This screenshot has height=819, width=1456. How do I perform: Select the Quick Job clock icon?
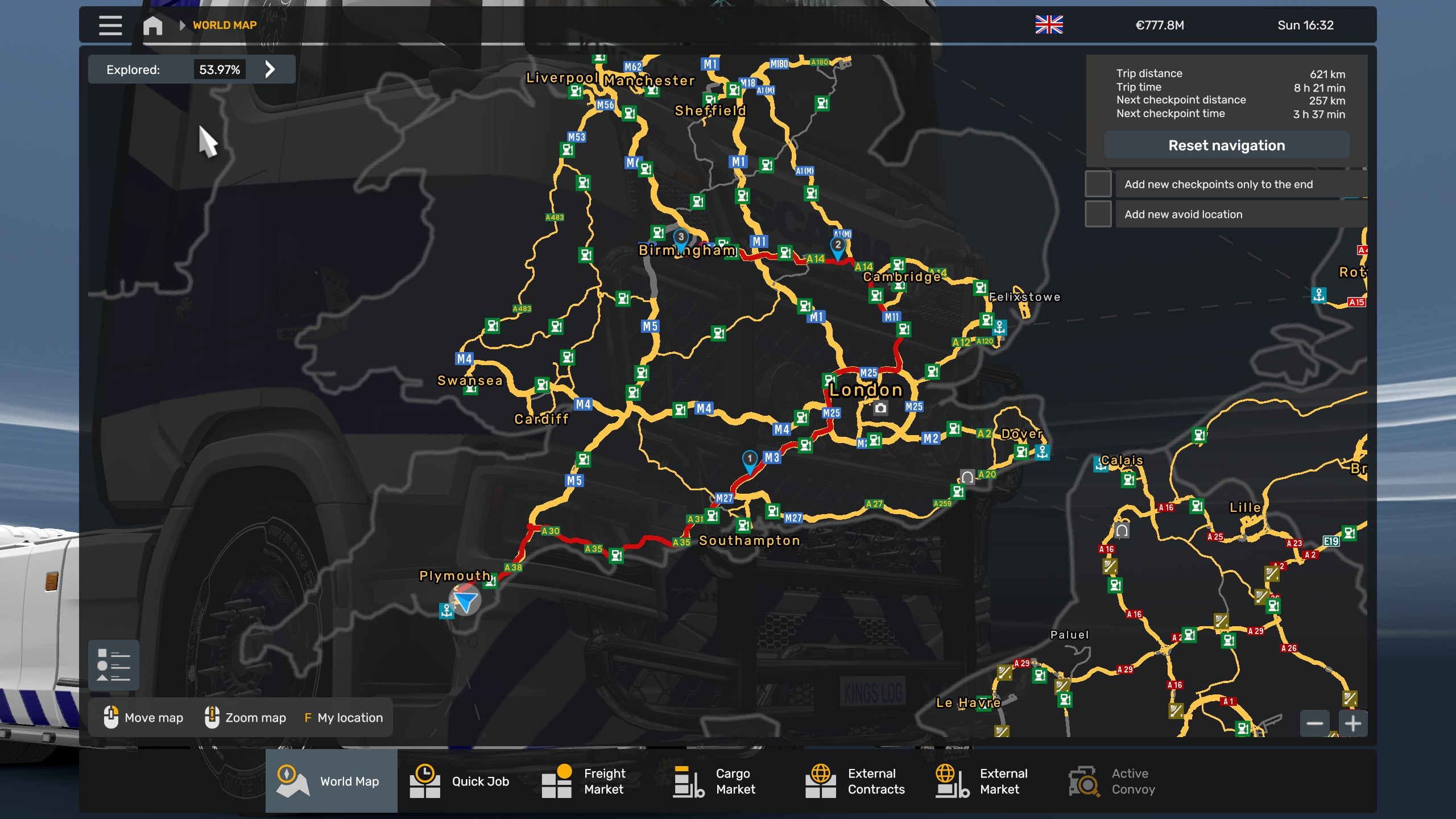pos(424,781)
